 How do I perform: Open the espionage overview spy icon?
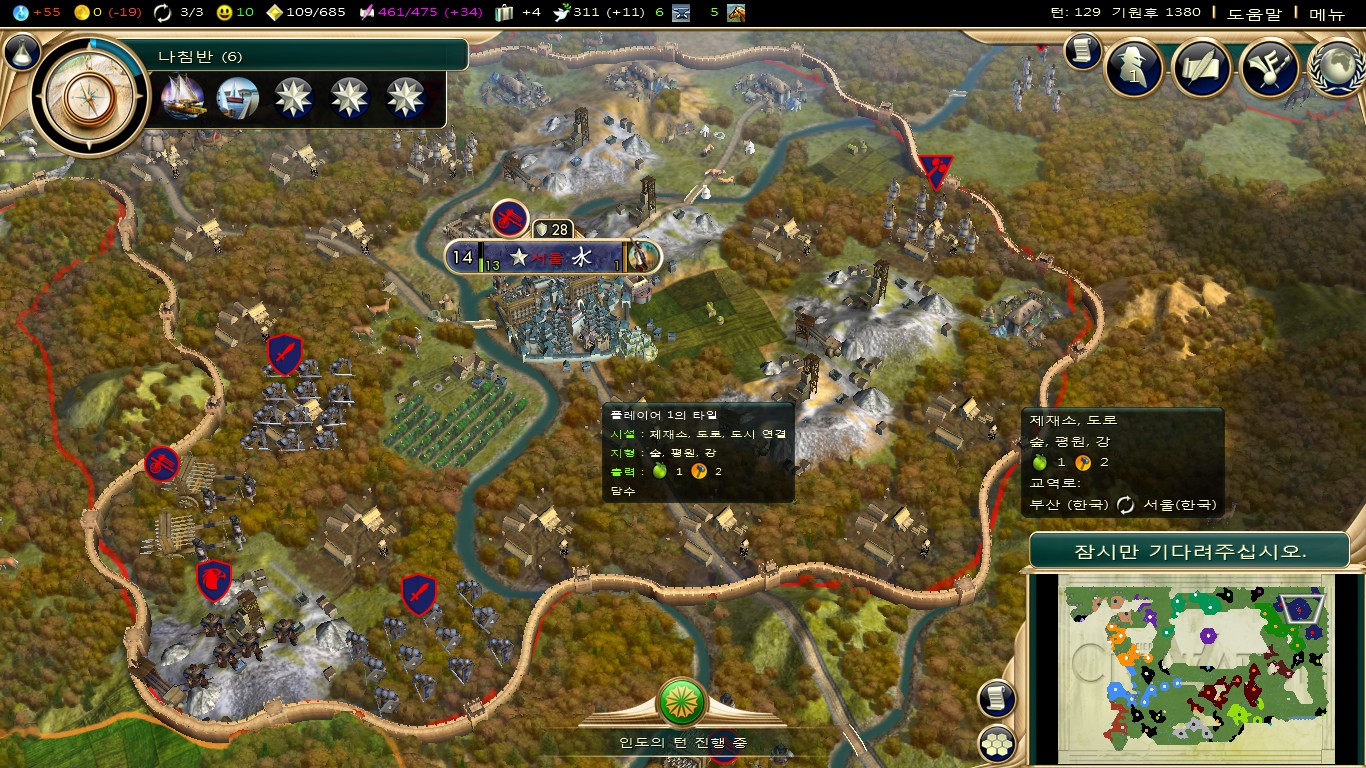(1134, 67)
